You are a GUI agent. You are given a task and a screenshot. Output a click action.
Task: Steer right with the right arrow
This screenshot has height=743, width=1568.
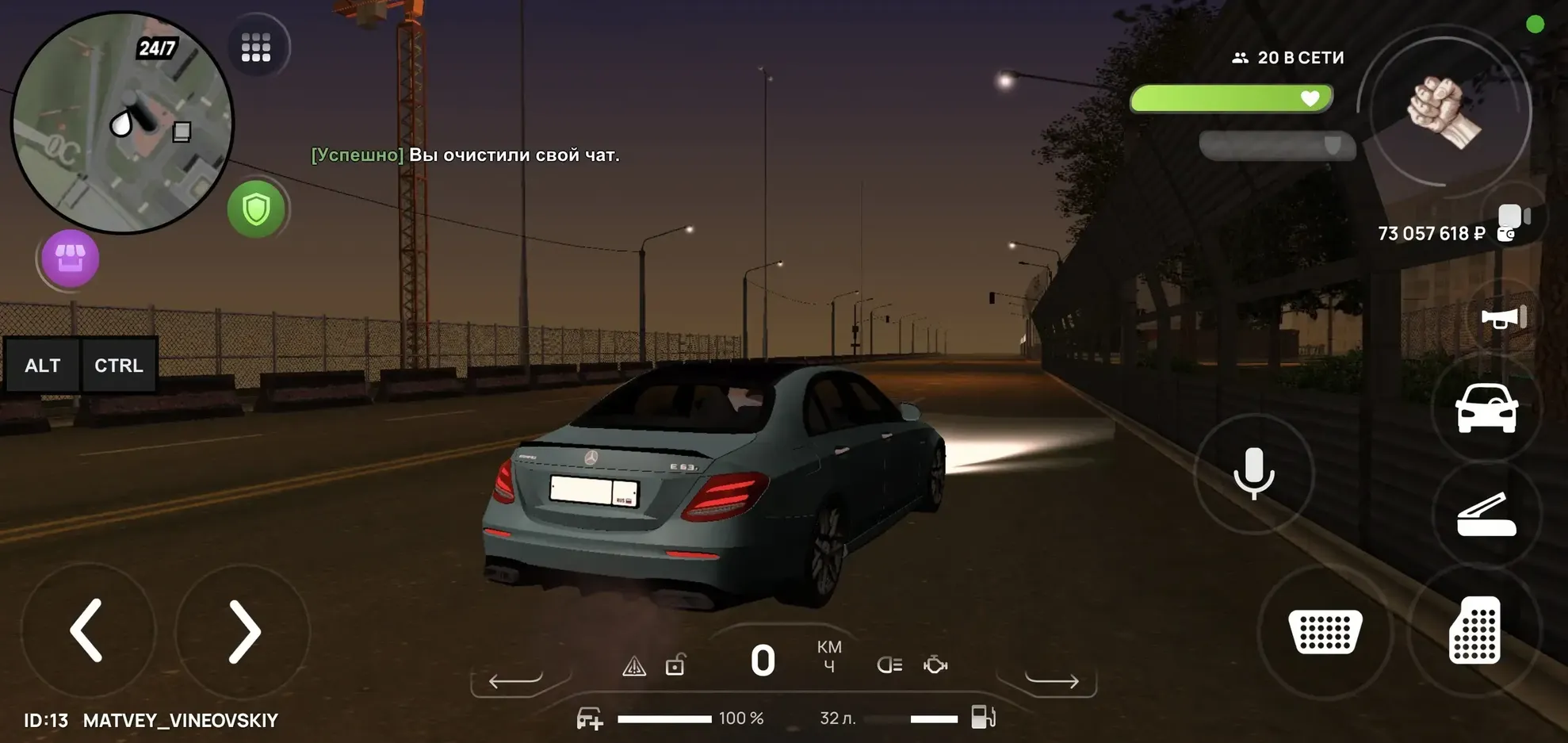tap(243, 630)
